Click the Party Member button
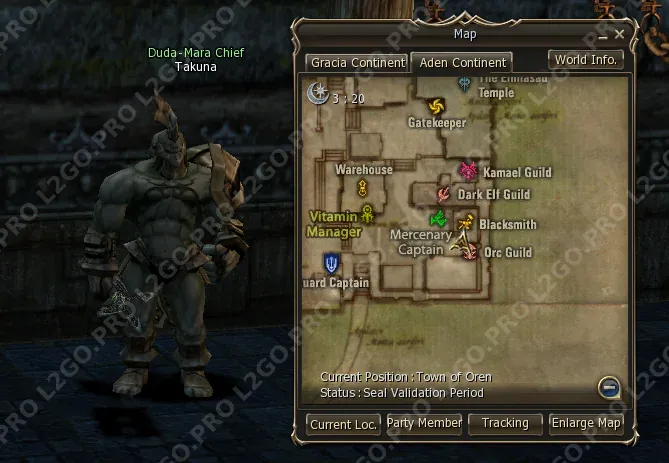Image resolution: width=669 pixels, height=463 pixels. point(424,424)
